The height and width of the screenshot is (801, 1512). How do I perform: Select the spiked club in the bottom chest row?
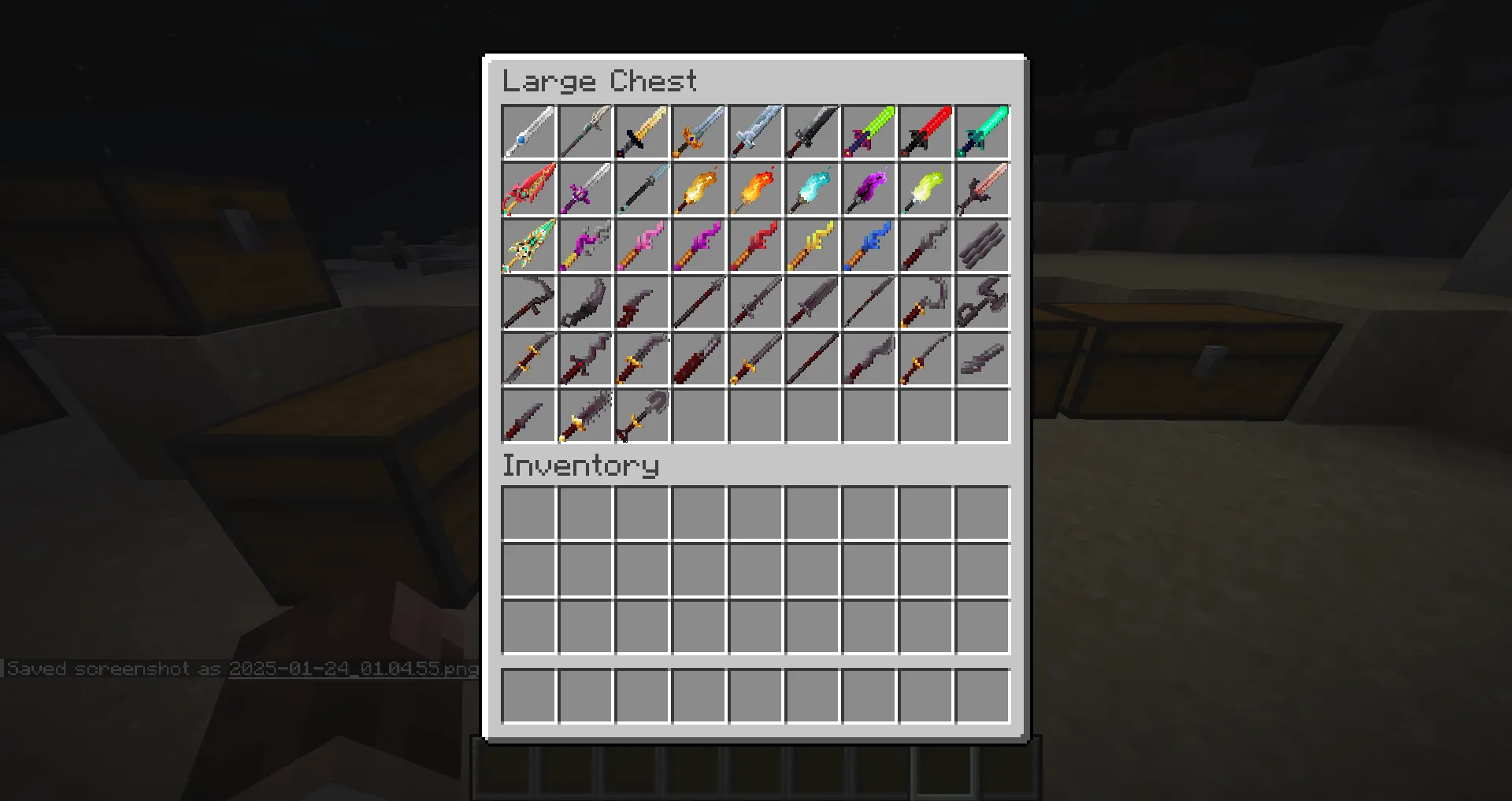coord(585,415)
